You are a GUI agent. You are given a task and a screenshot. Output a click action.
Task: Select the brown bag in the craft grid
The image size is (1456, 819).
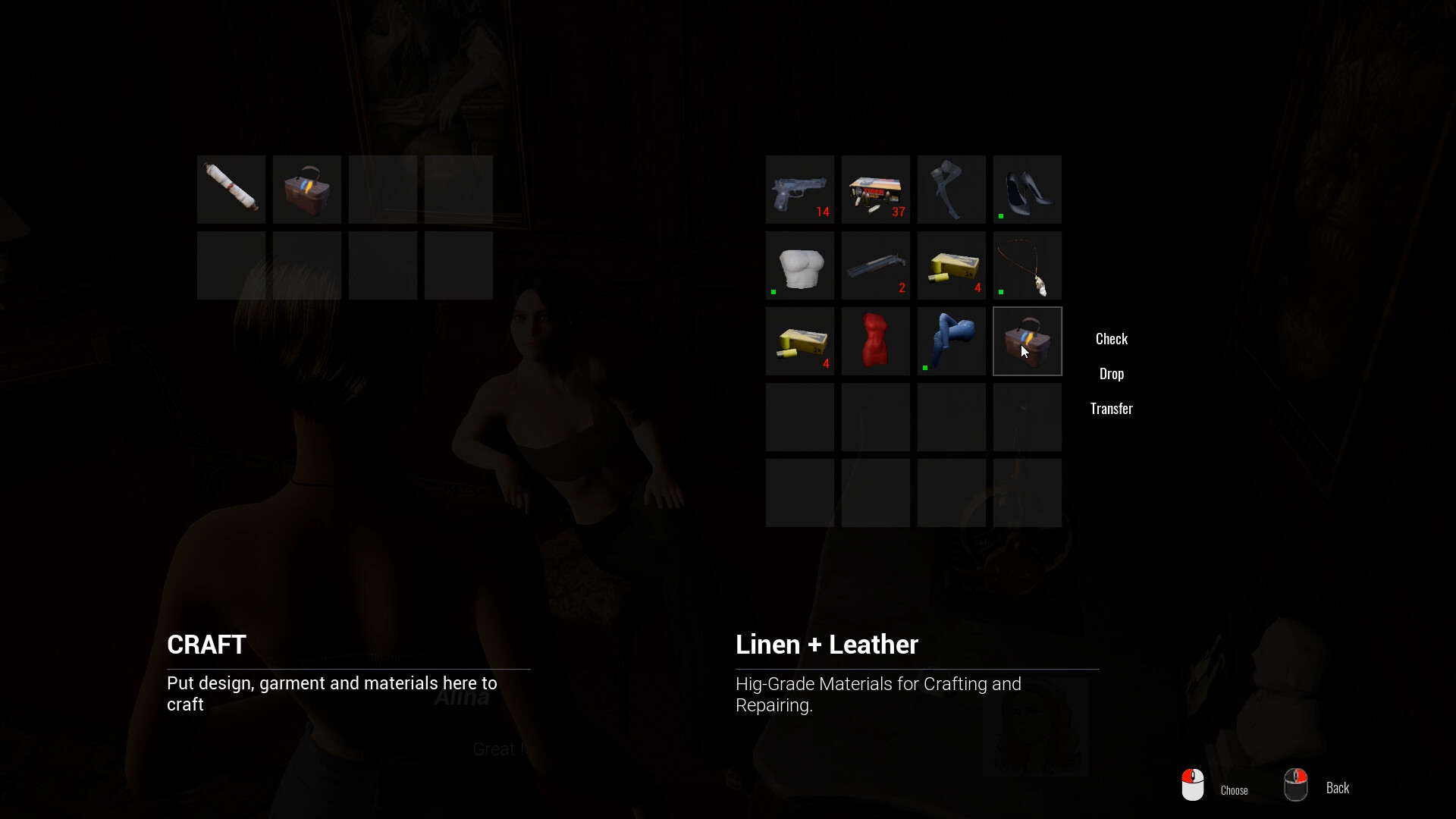(306, 190)
